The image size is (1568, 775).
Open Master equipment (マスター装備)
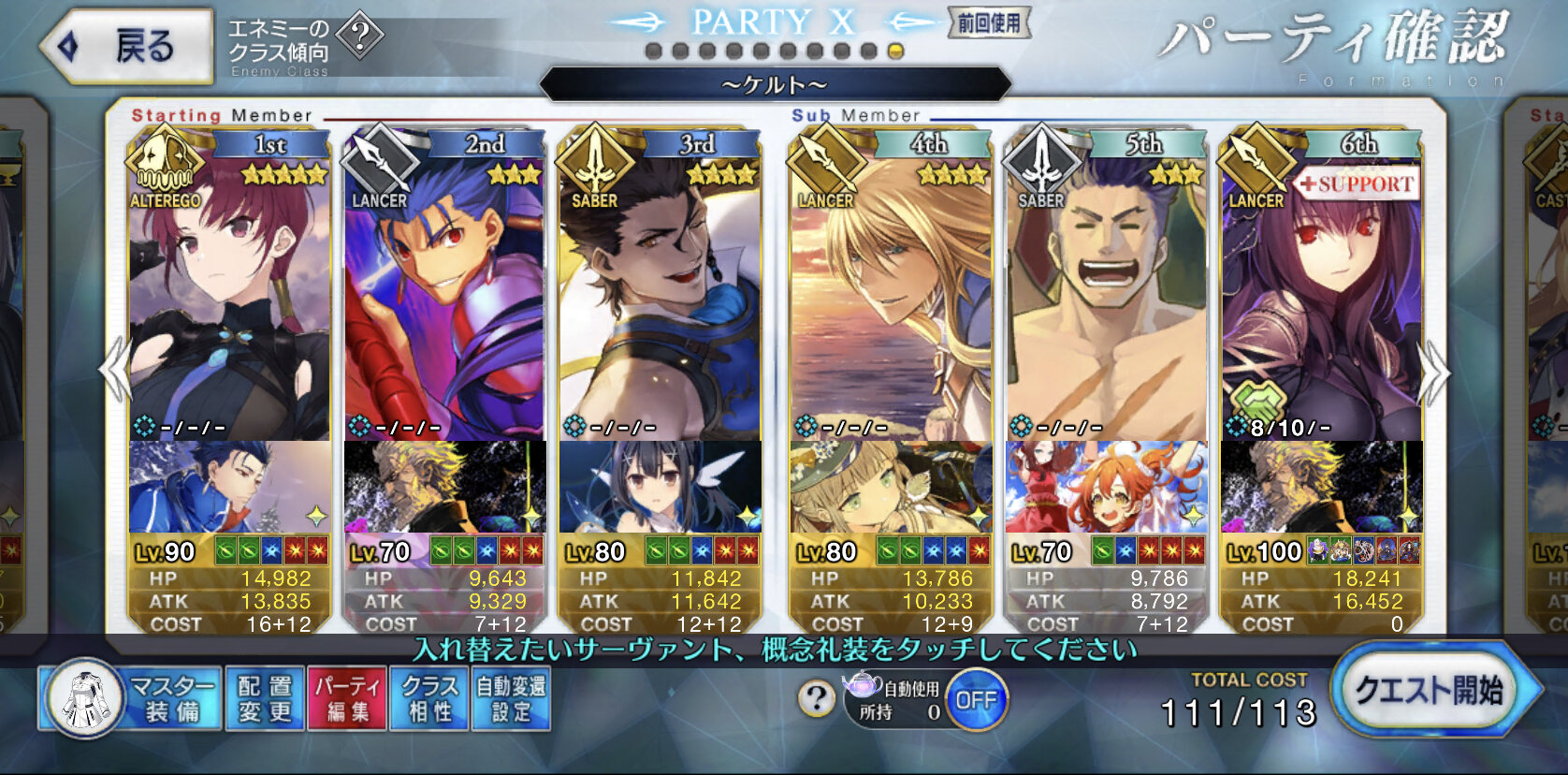[131, 698]
